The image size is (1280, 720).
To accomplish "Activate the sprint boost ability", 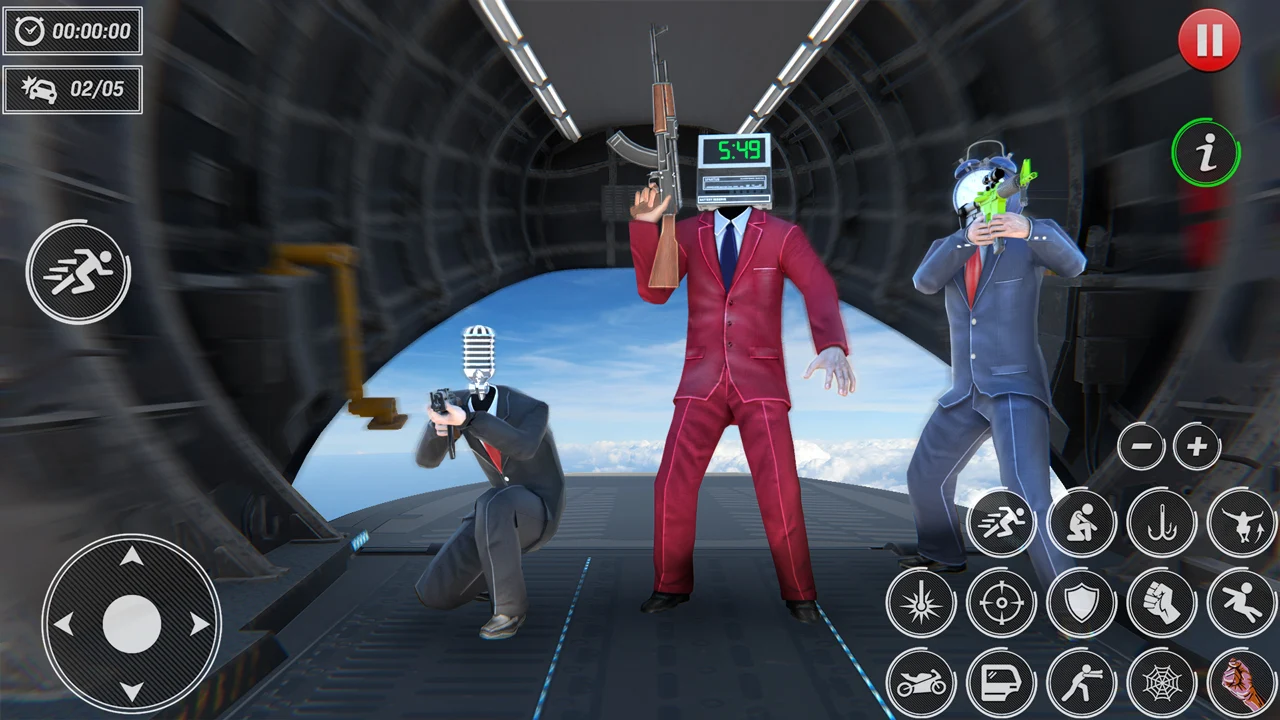I will click(x=1000, y=523).
